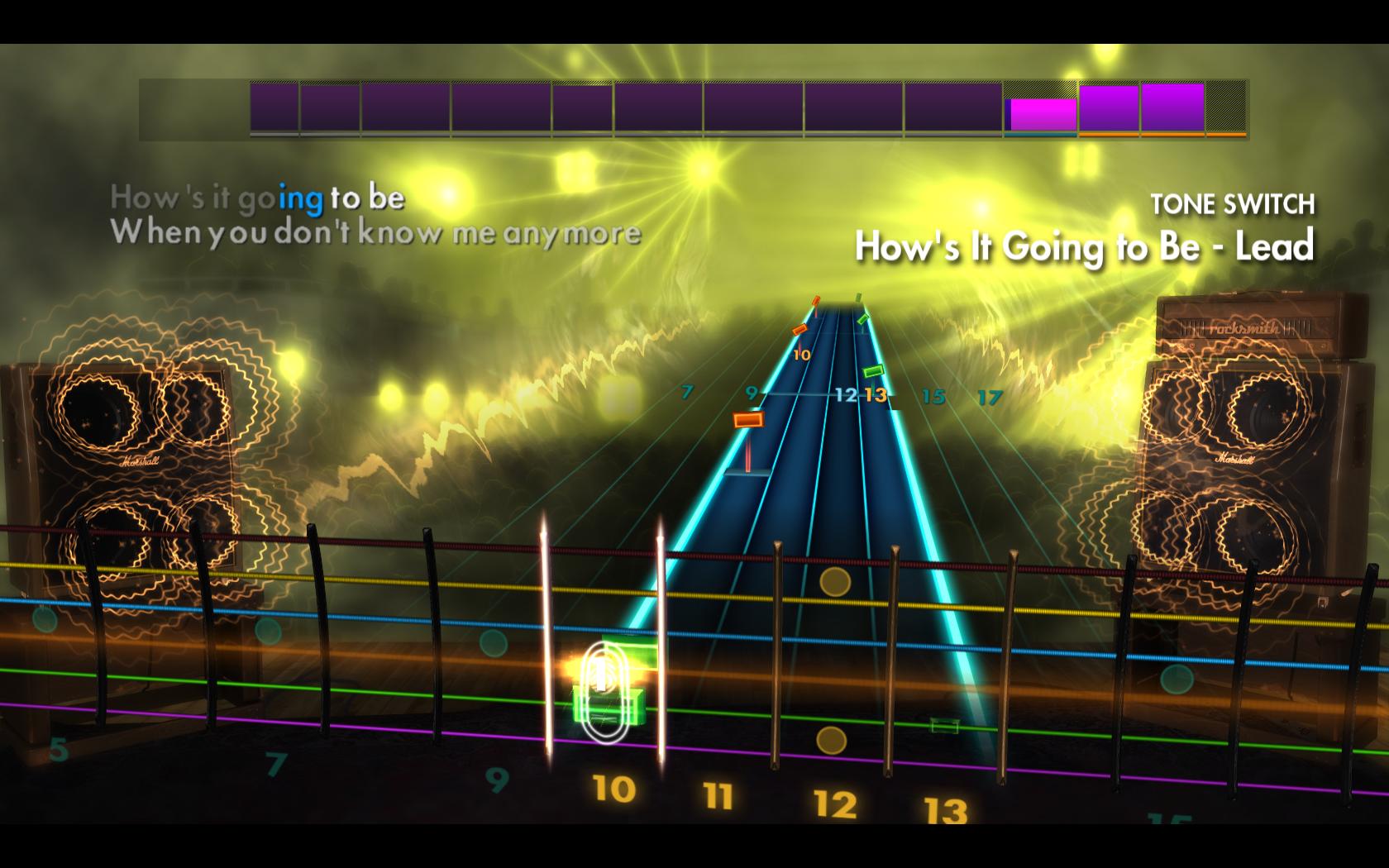The height and width of the screenshot is (868, 1389).
Task: Click the orange note at fret 10 lane
Action: click(799, 329)
